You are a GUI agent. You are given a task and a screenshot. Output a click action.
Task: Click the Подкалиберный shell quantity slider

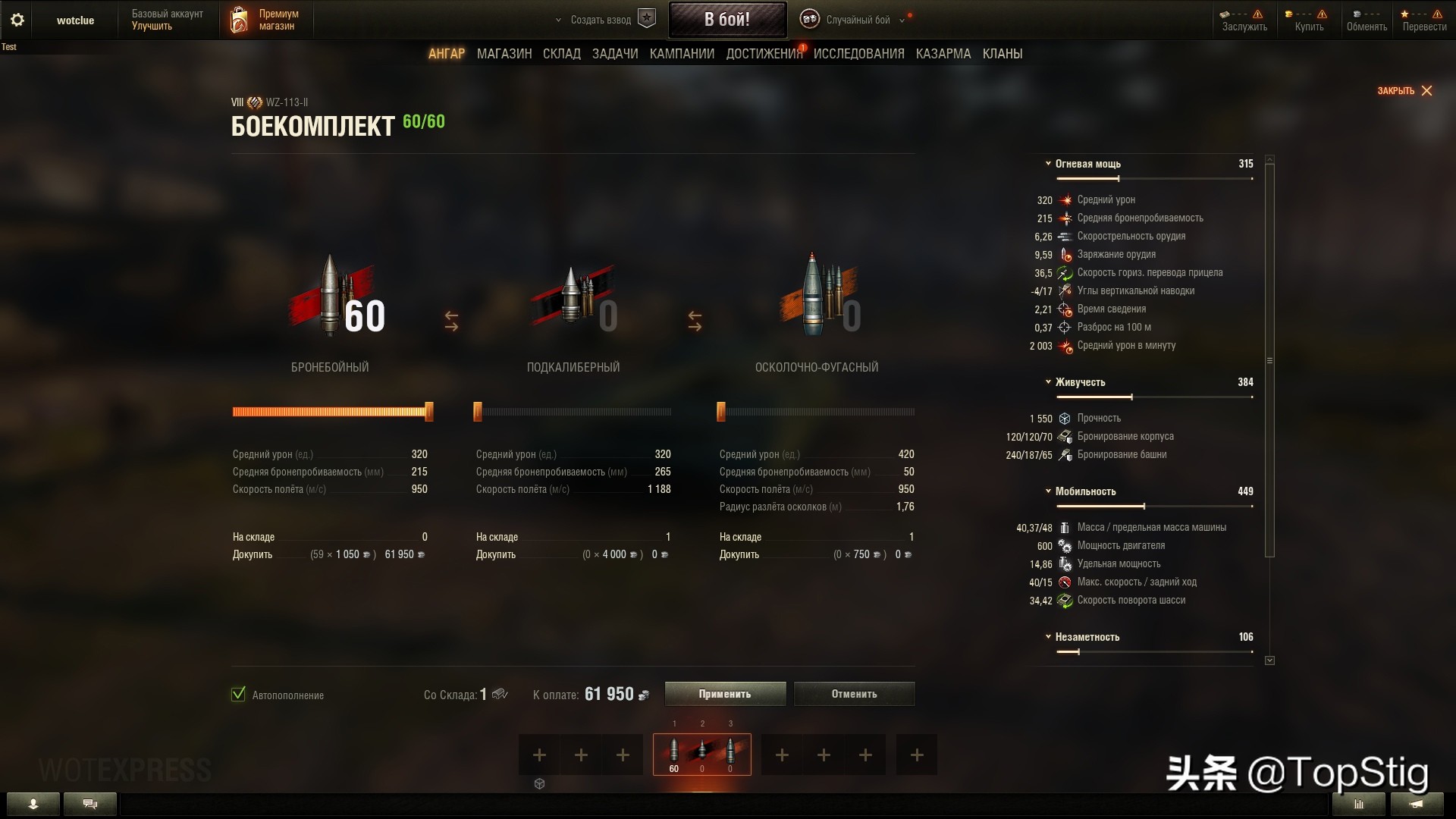coord(573,412)
